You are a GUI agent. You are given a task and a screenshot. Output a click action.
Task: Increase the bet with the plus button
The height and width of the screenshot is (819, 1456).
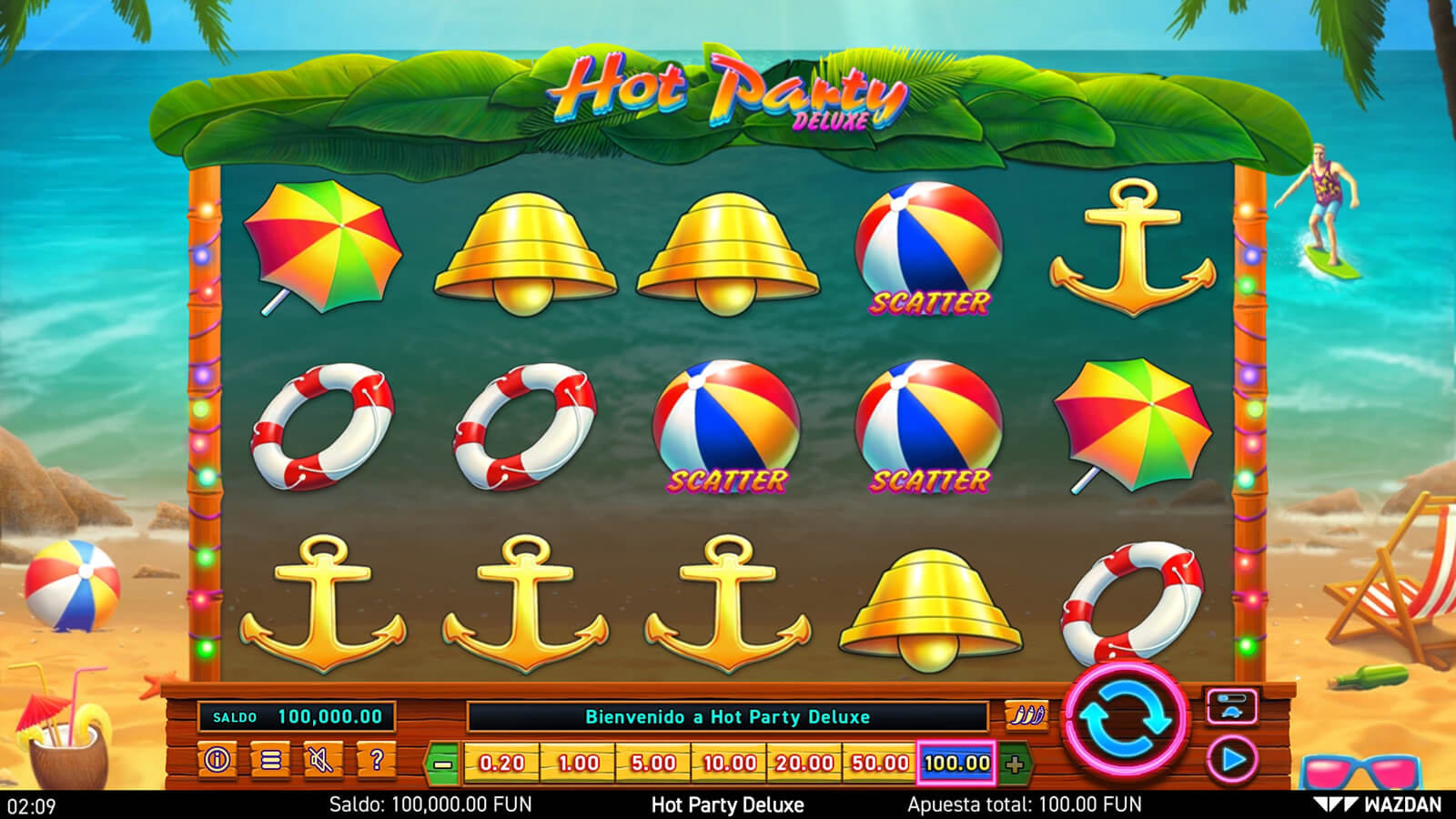1015,763
